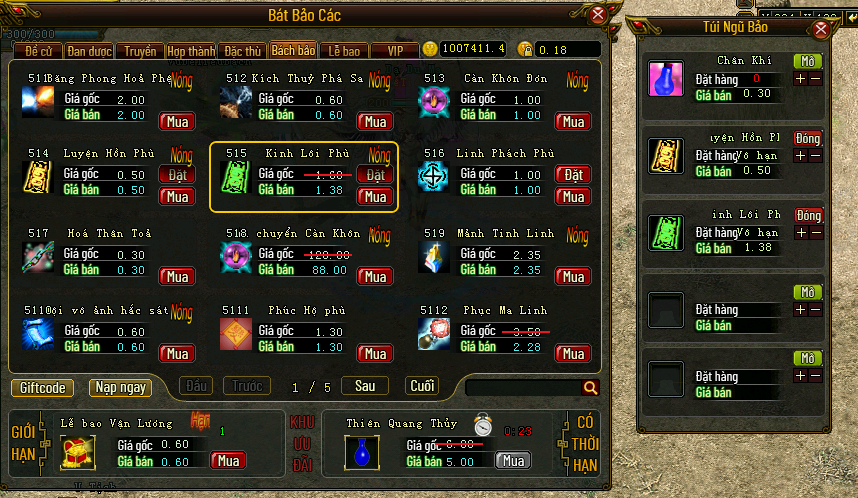Go to next page with Sau

[x=365, y=386]
